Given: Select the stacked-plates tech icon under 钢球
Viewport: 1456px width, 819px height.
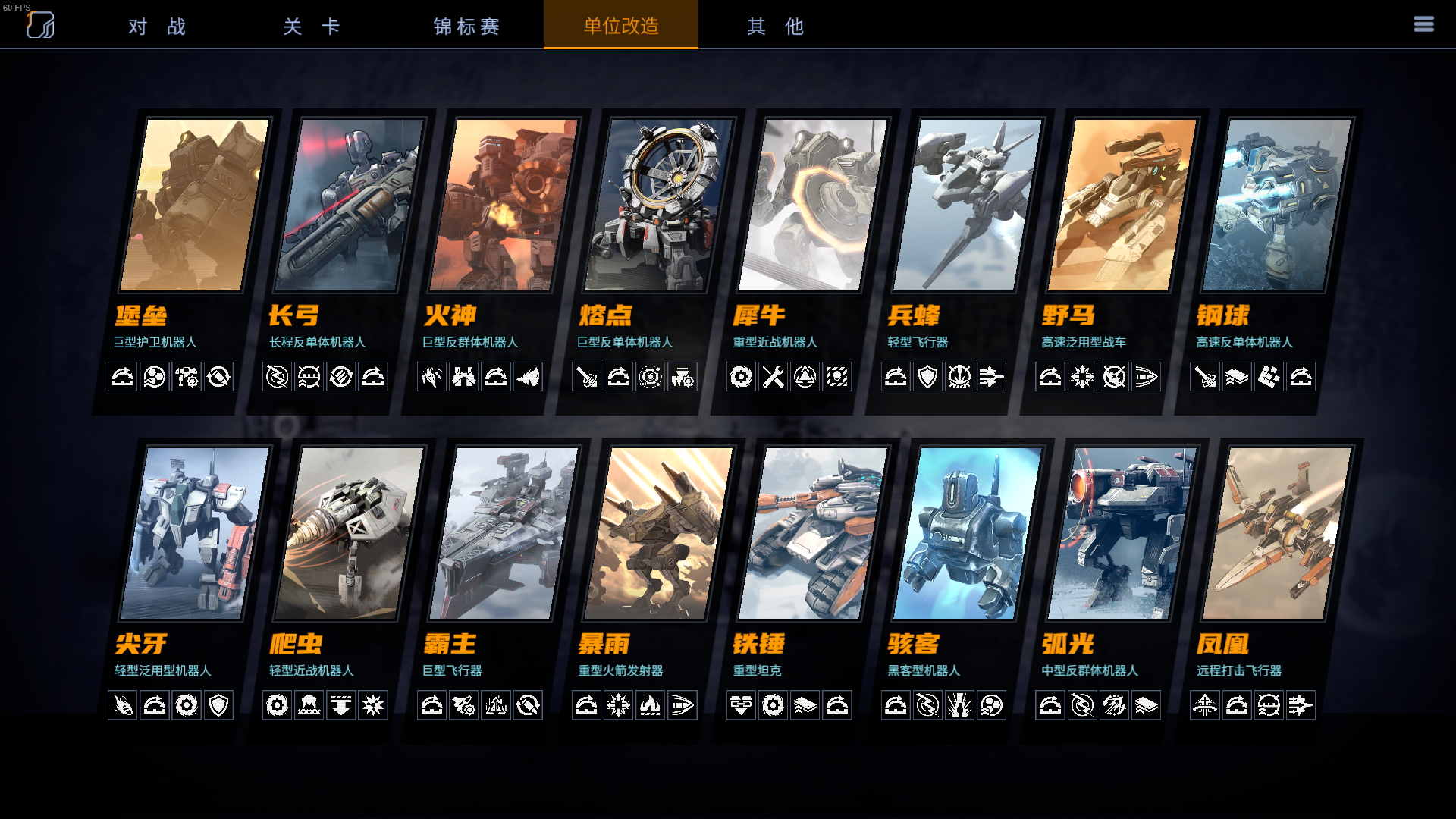Looking at the screenshot, I should point(1237,377).
